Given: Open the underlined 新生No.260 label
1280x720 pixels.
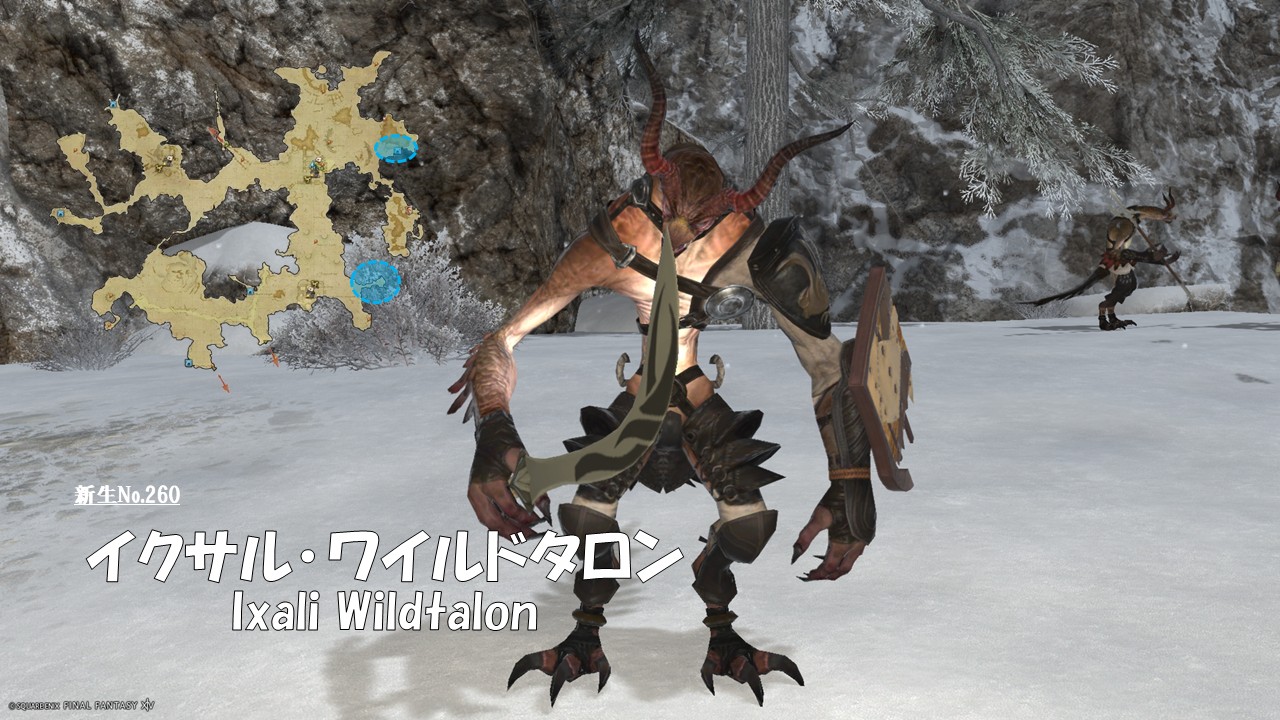Looking at the screenshot, I should [127, 495].
